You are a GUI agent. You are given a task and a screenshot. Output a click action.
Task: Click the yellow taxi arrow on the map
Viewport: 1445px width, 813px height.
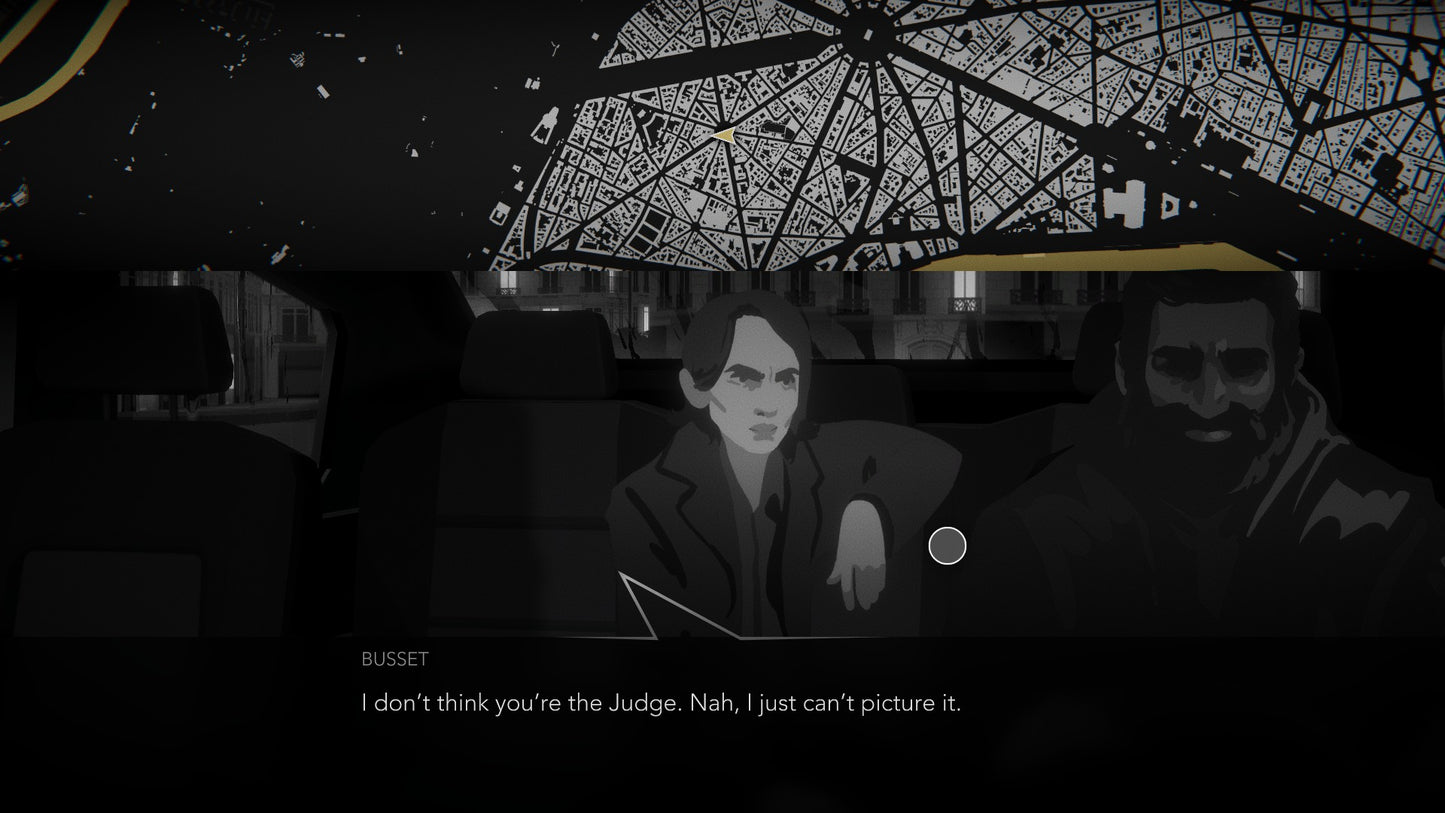pos(724,135)
